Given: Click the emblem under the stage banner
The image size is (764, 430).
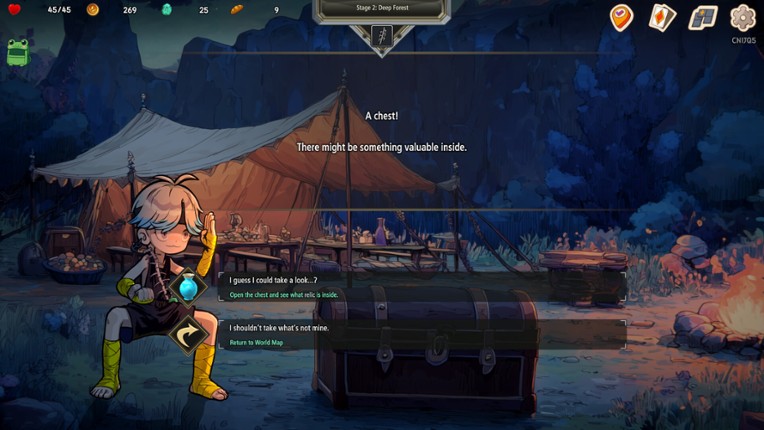Looking at the screenshot, I should click(x=381, y=37).
